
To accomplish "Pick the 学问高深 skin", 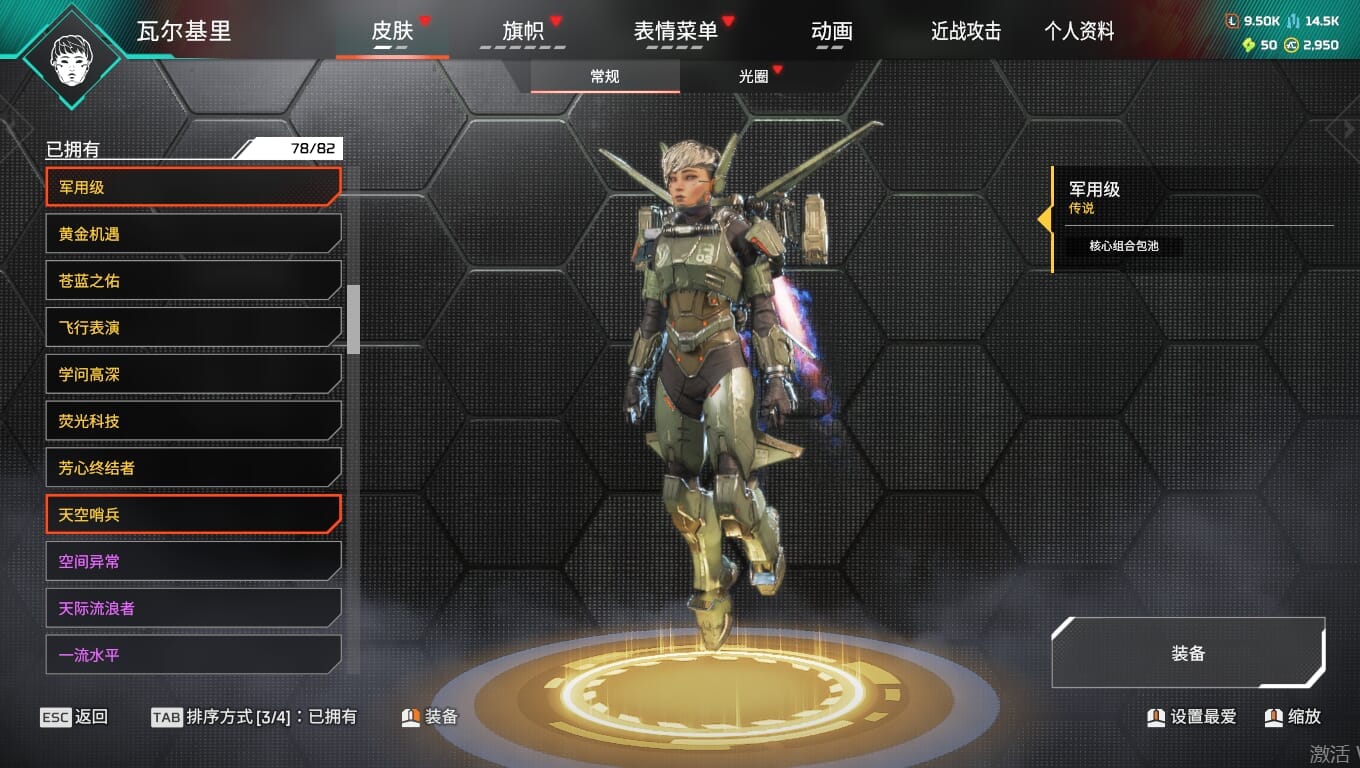I will [193, 375].
